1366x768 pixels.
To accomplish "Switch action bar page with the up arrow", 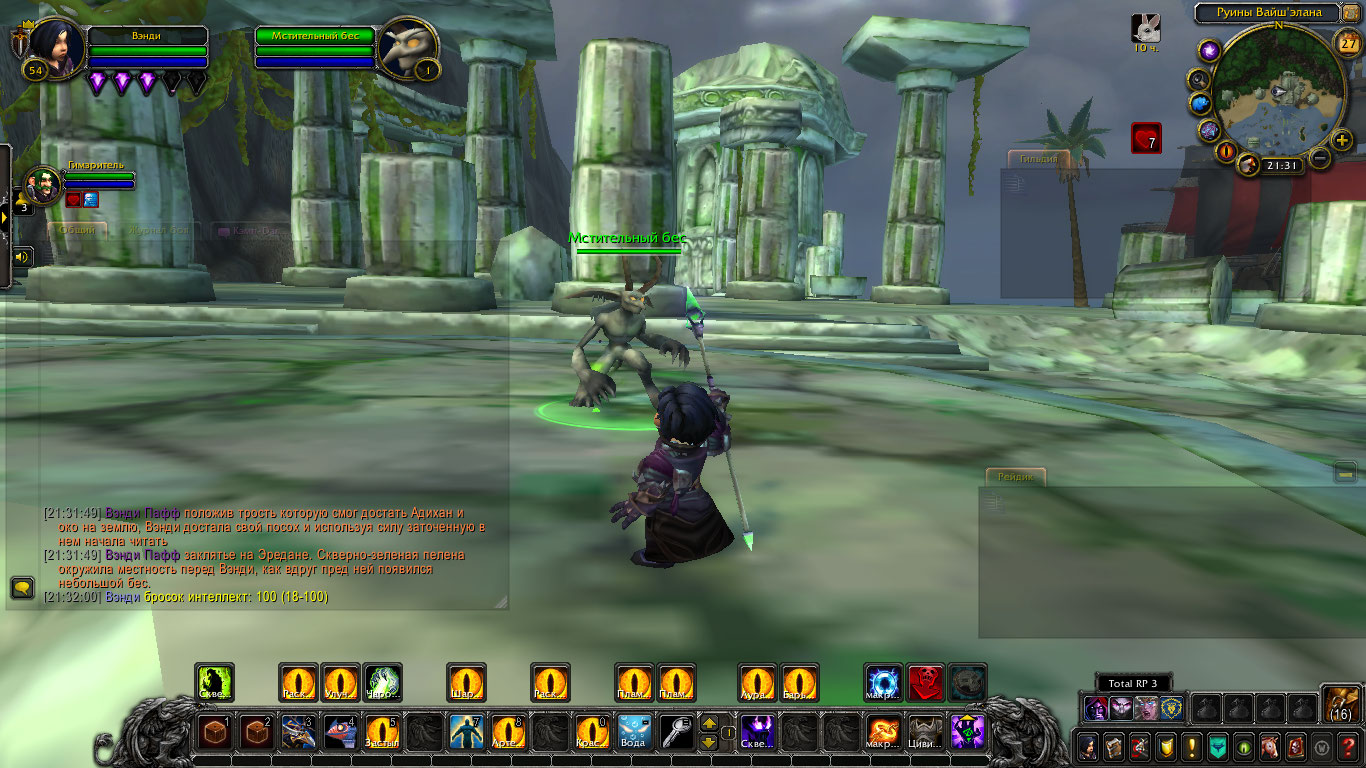I will click(x=708, y=723).
